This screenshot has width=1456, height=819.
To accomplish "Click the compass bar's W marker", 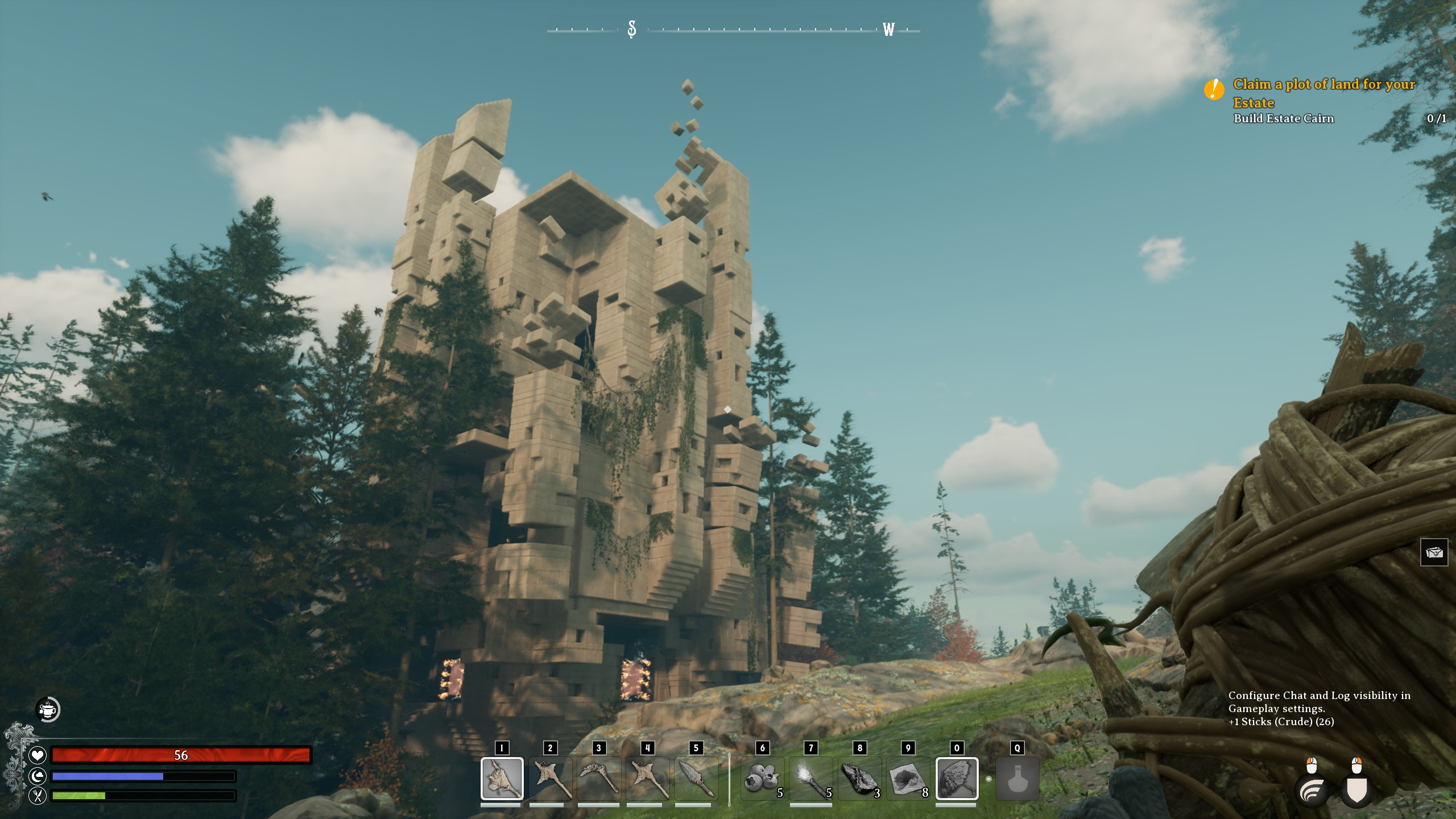I will click(x=888, y=30).
